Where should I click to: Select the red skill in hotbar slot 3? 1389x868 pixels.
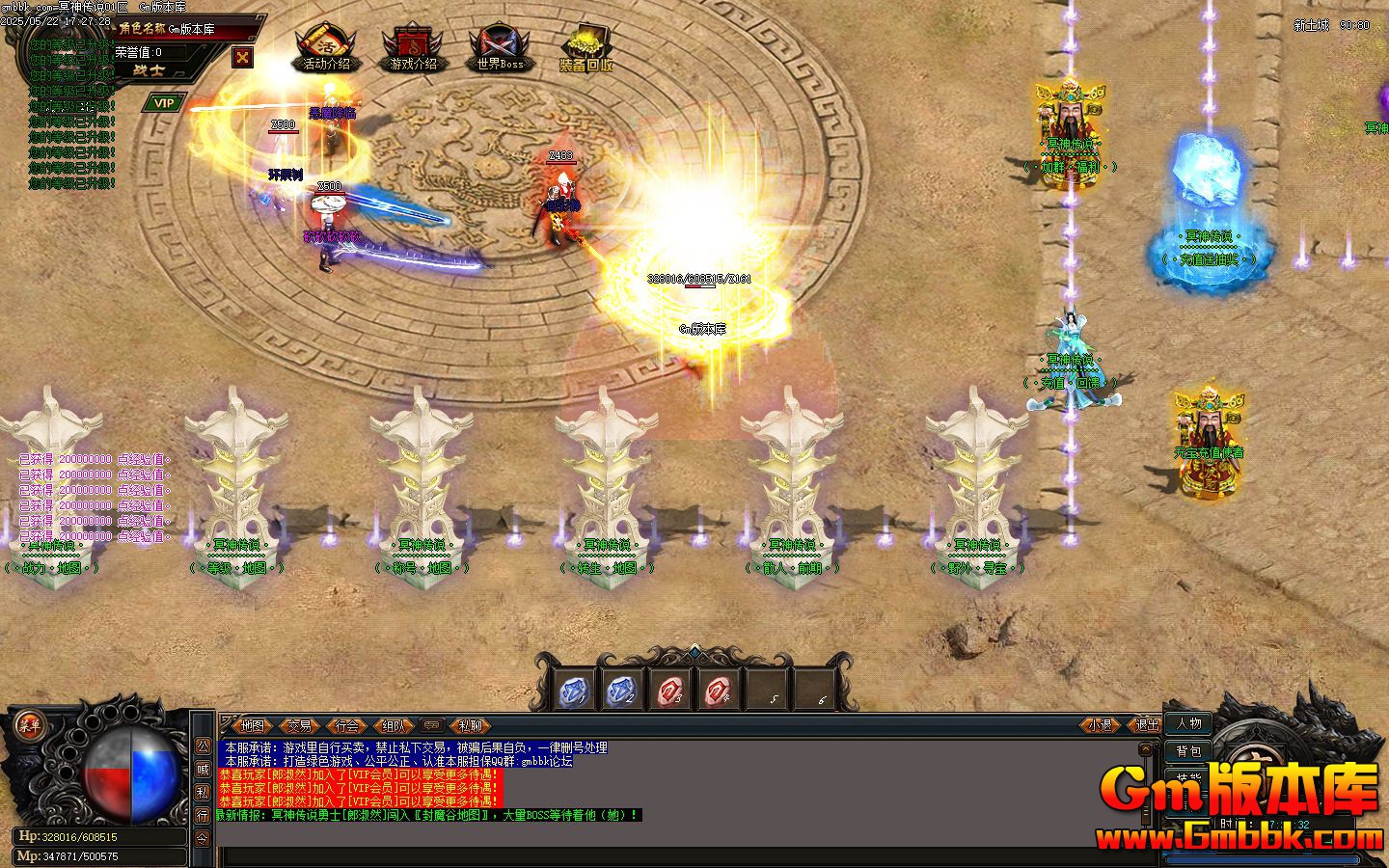tap(670, 689)
